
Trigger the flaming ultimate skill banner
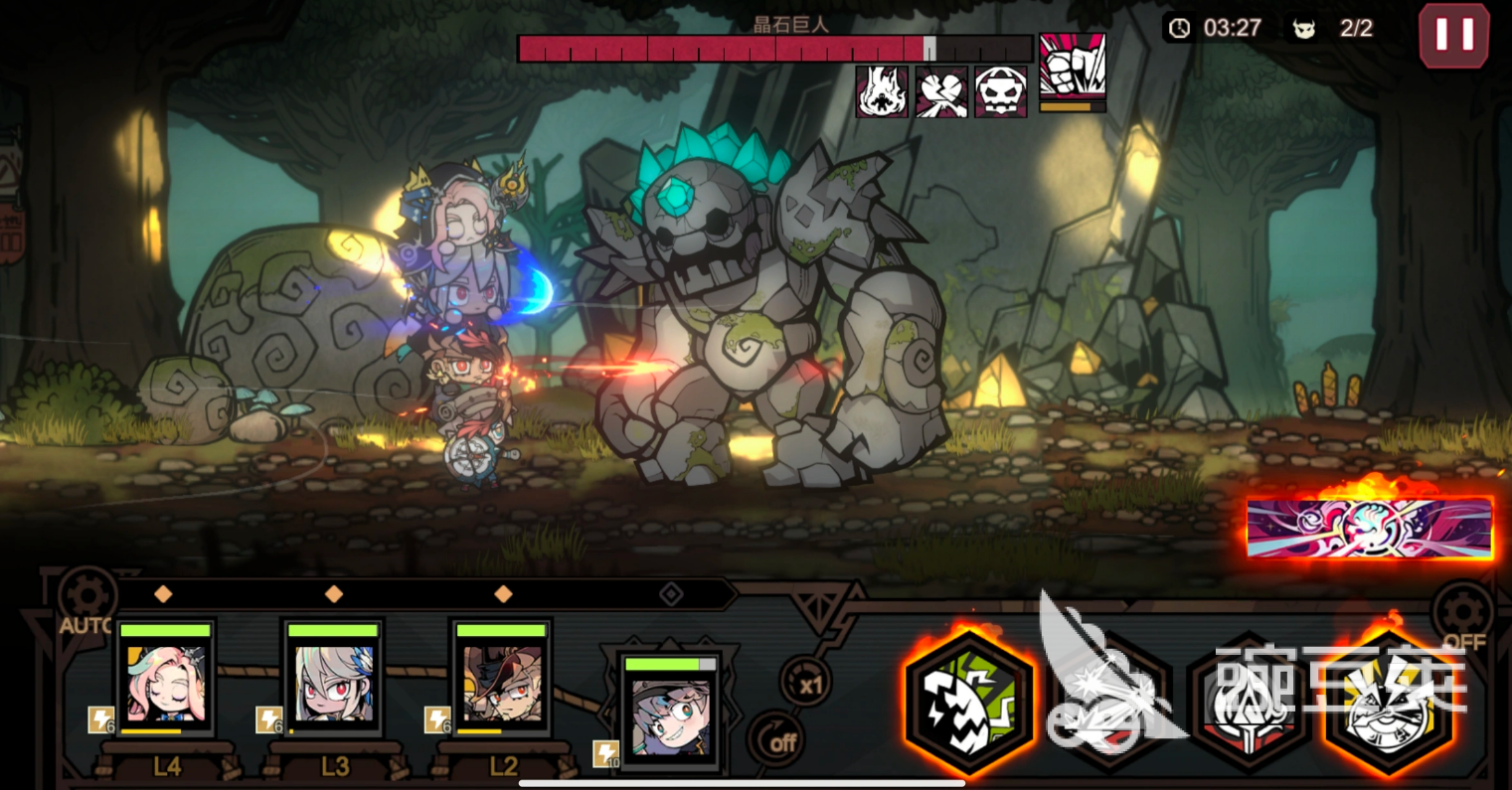[1369, 529]
